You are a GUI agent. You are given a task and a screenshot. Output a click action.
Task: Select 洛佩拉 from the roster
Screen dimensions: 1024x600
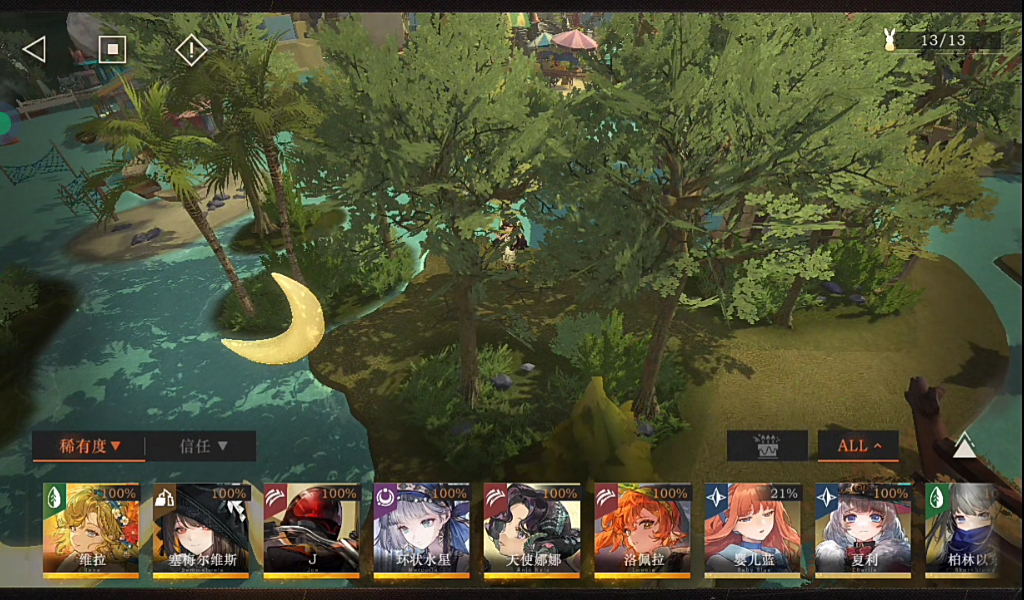click(x=642, y=531)
